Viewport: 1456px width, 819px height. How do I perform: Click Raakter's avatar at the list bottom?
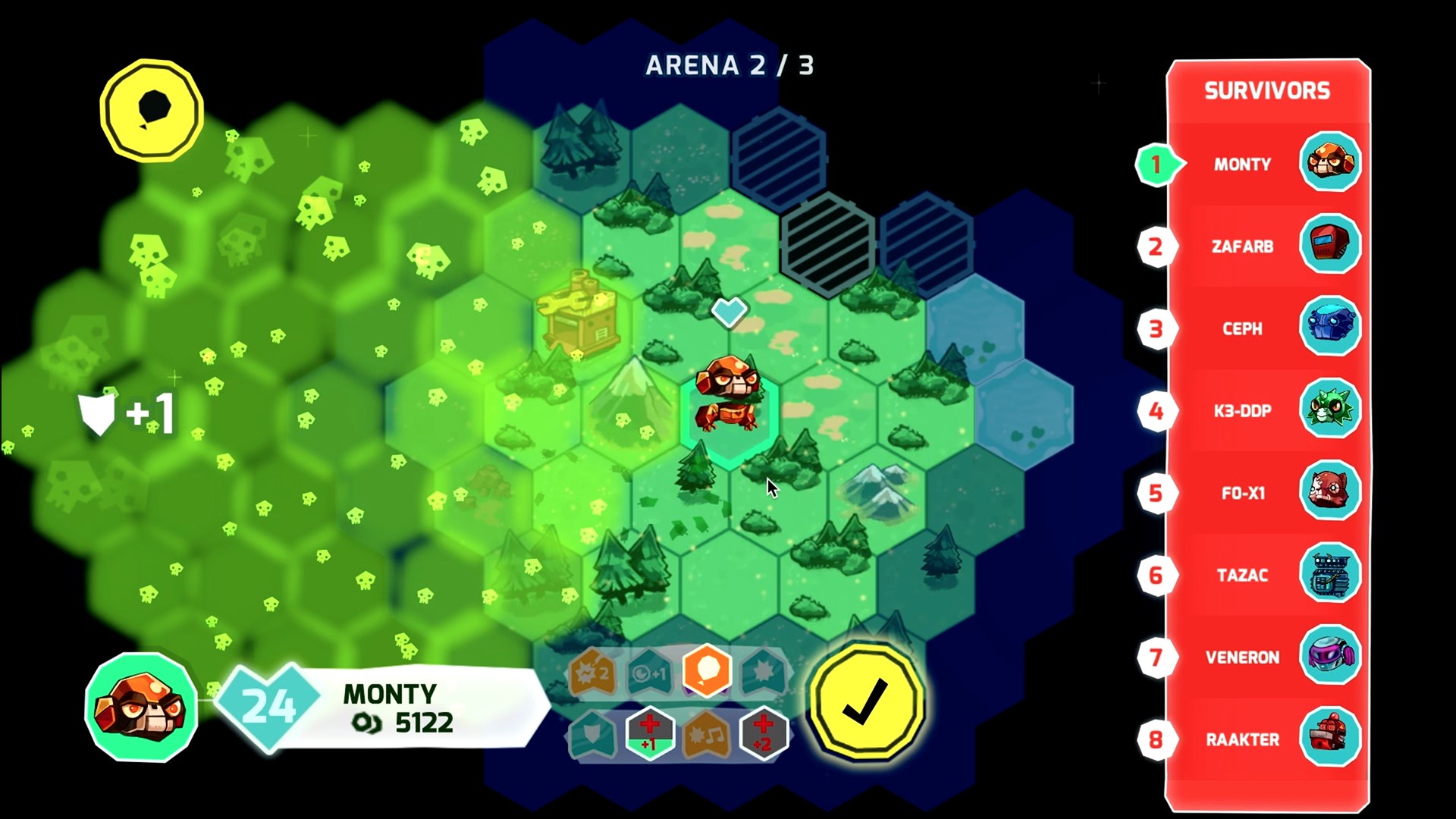click(x=1331, y=739)
